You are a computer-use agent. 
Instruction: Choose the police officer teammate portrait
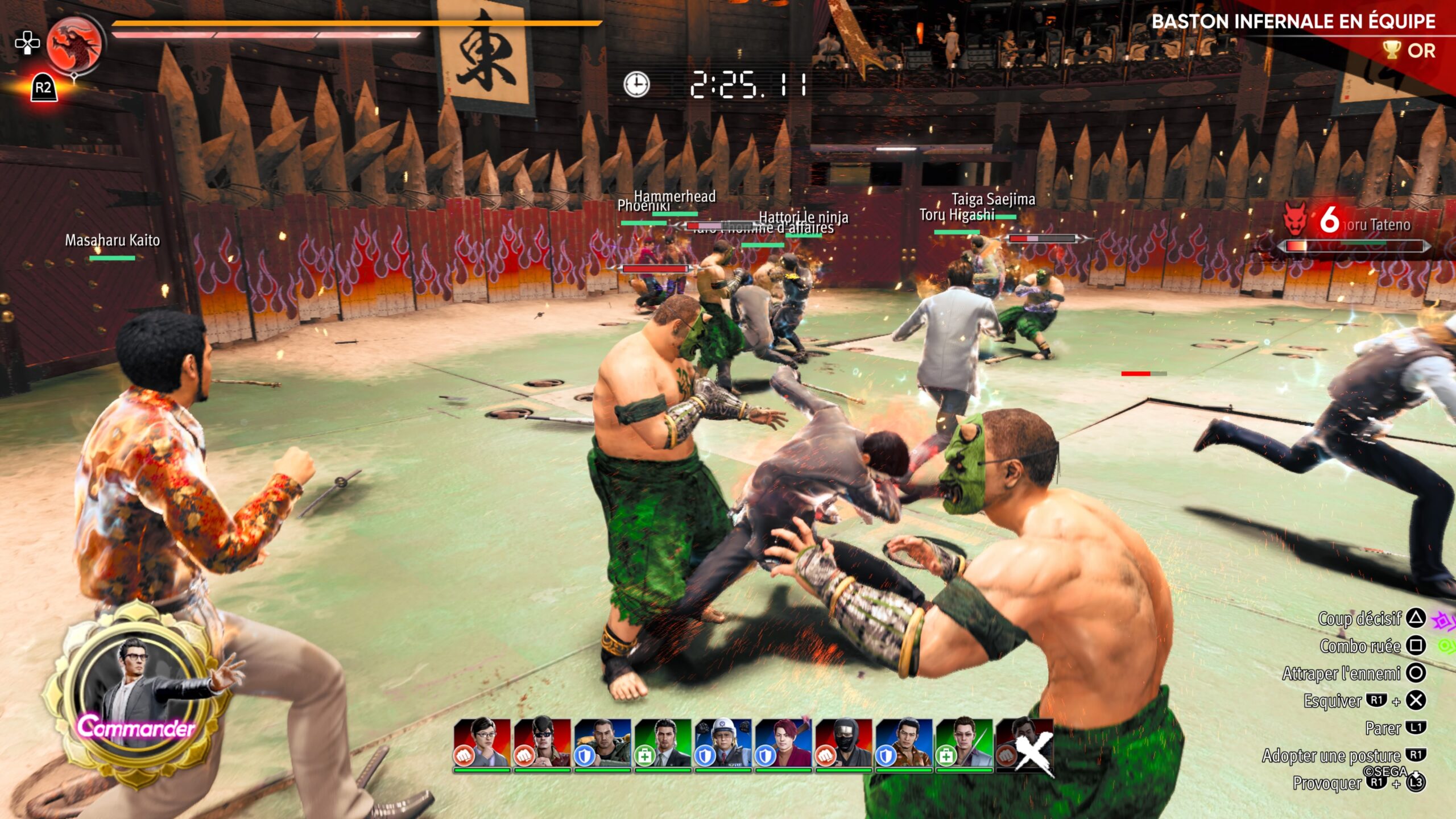[723, 743]
